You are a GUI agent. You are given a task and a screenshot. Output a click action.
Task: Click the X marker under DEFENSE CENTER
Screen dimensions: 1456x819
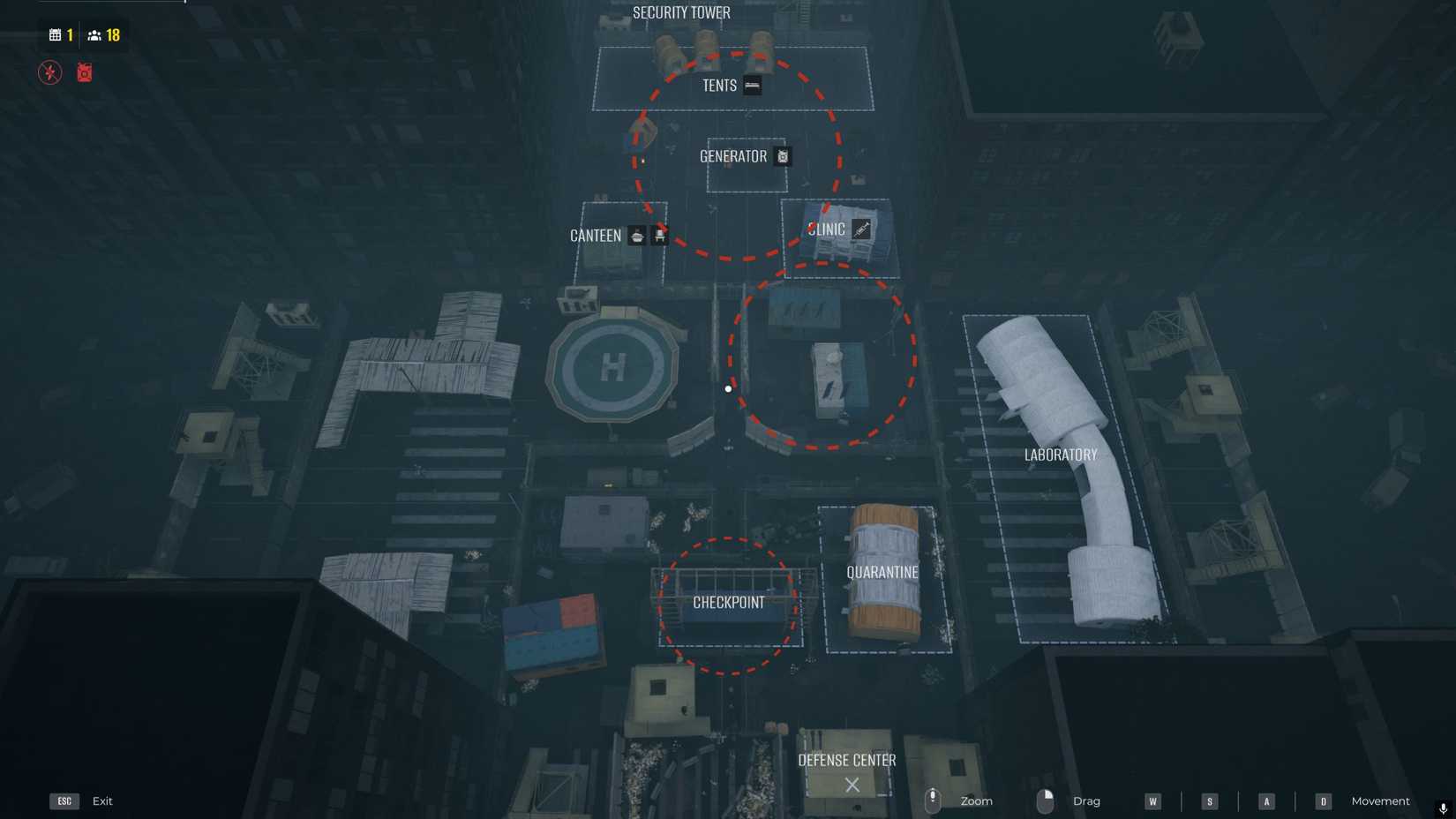pos(850,784)
